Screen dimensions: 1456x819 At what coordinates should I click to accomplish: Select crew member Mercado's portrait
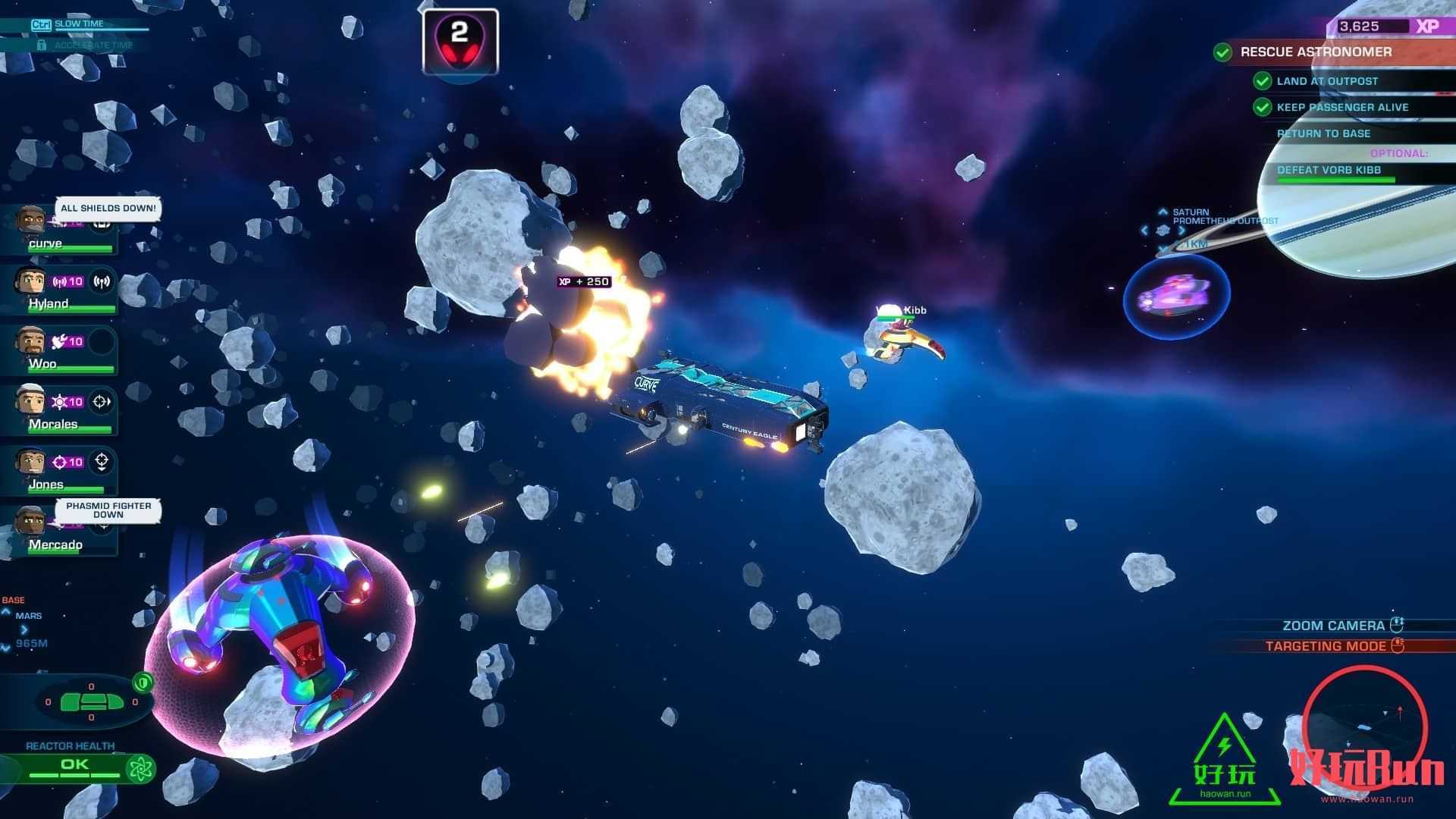pyautogui.click(x=30, y=522)
